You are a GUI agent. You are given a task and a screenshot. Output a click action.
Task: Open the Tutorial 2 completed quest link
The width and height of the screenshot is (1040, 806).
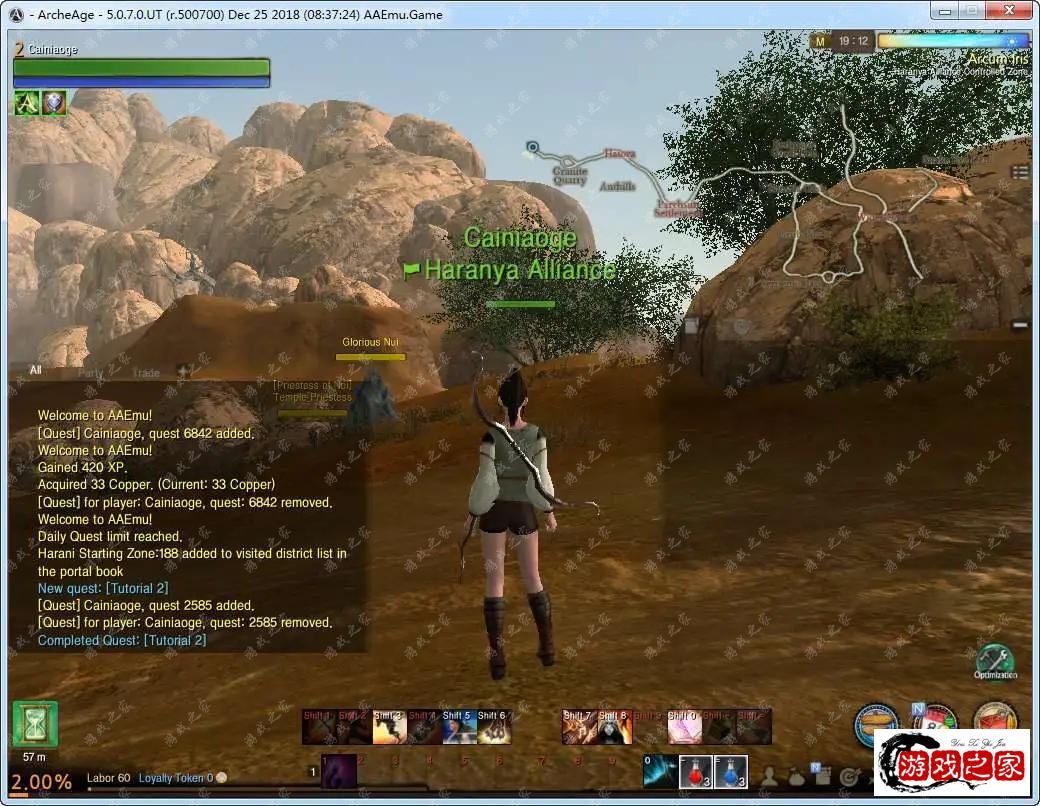pos(174,640)
